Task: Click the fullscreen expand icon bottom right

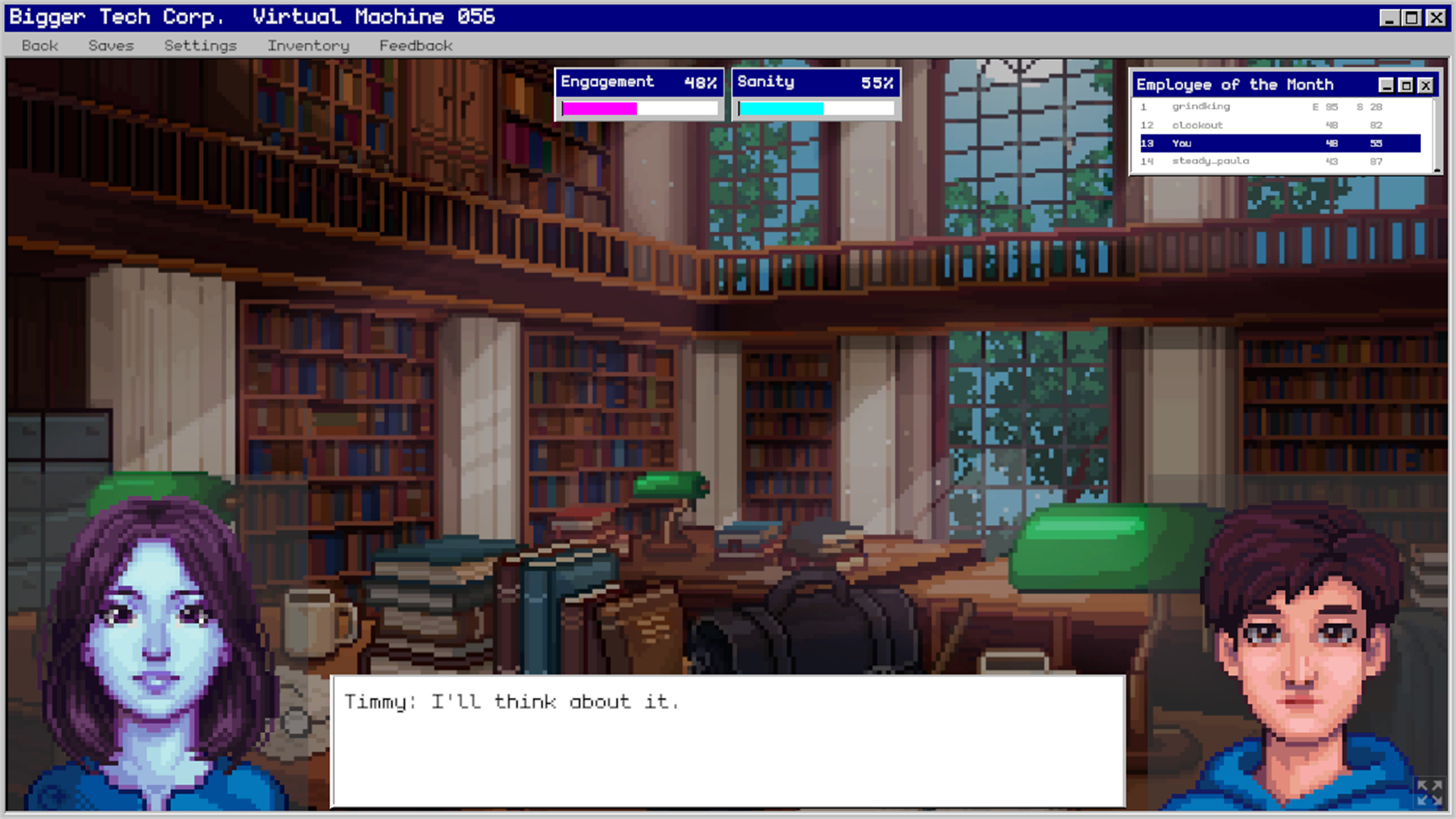Action: 1429,794
